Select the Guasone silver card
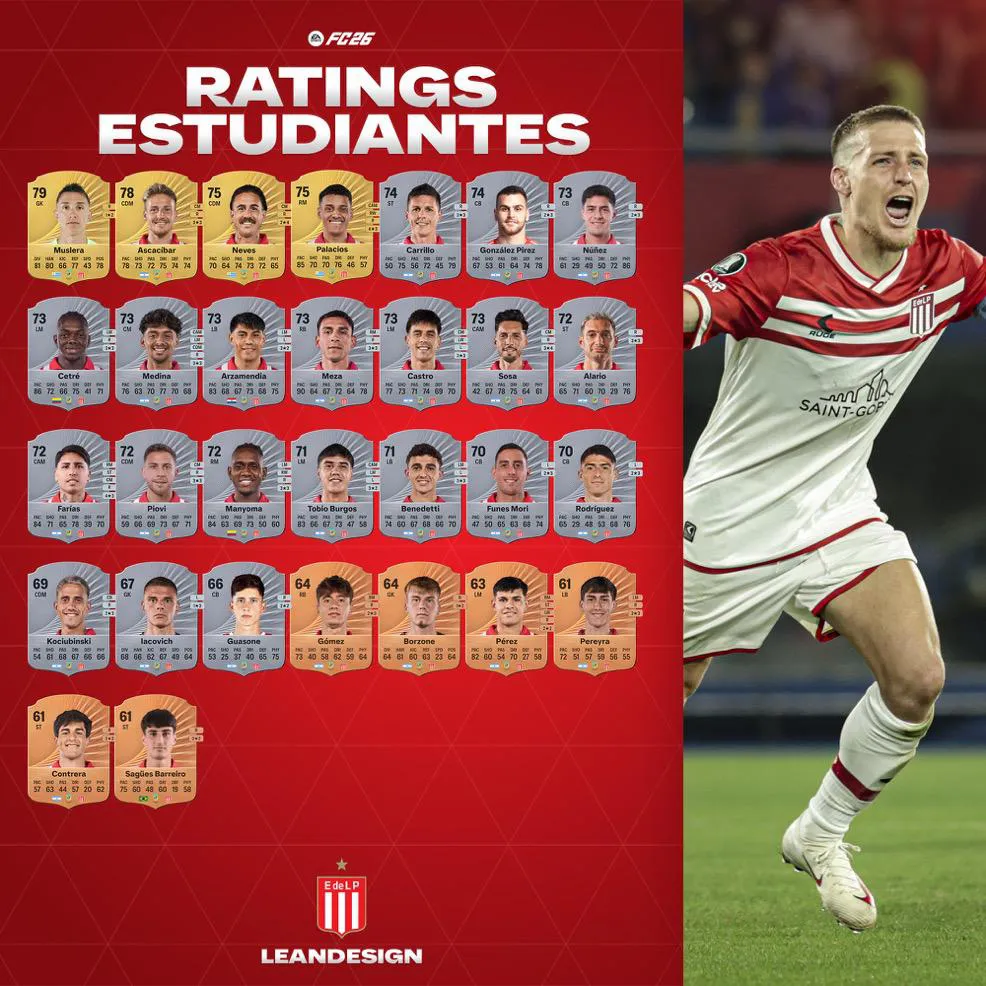 tap(243, 618)
